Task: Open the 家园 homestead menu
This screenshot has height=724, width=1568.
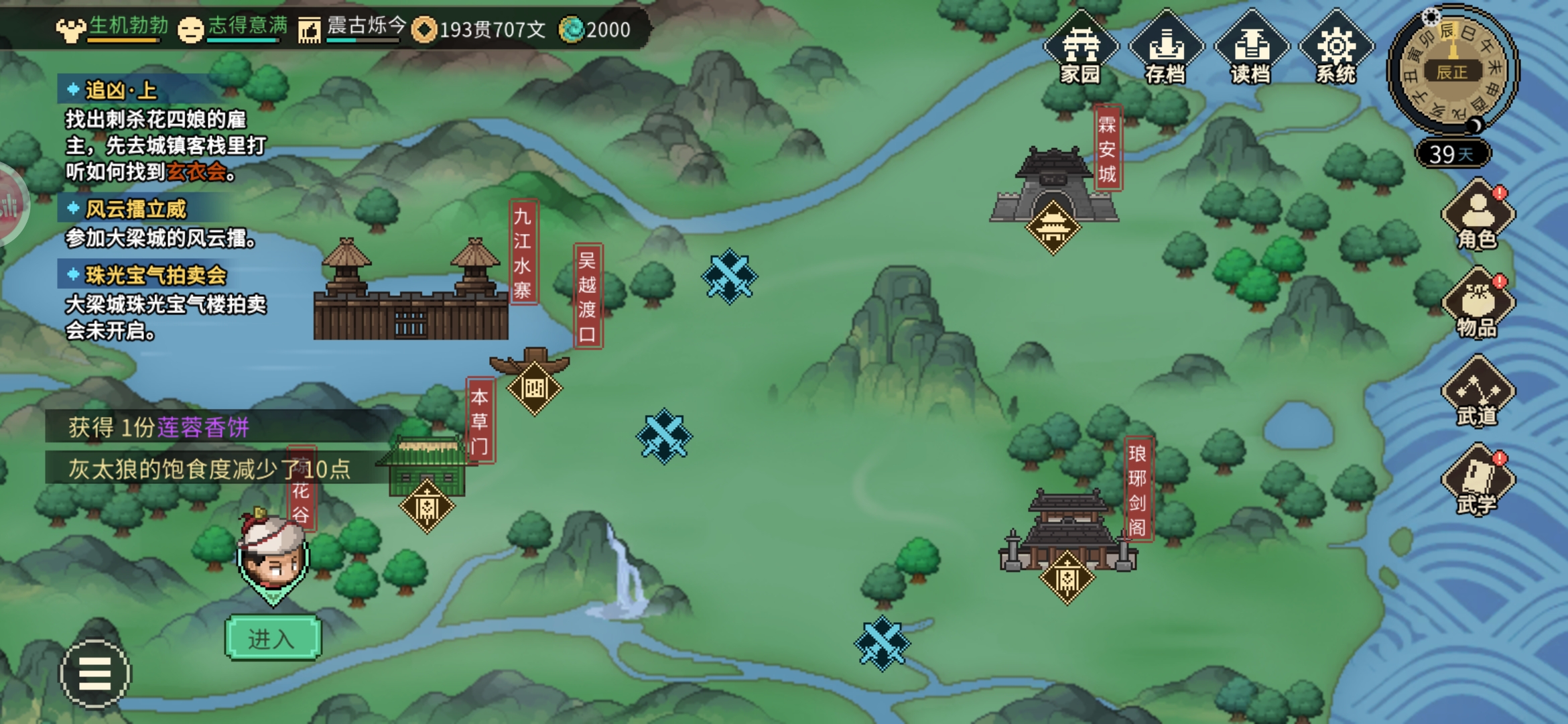Action: (x=1080, y=48)
